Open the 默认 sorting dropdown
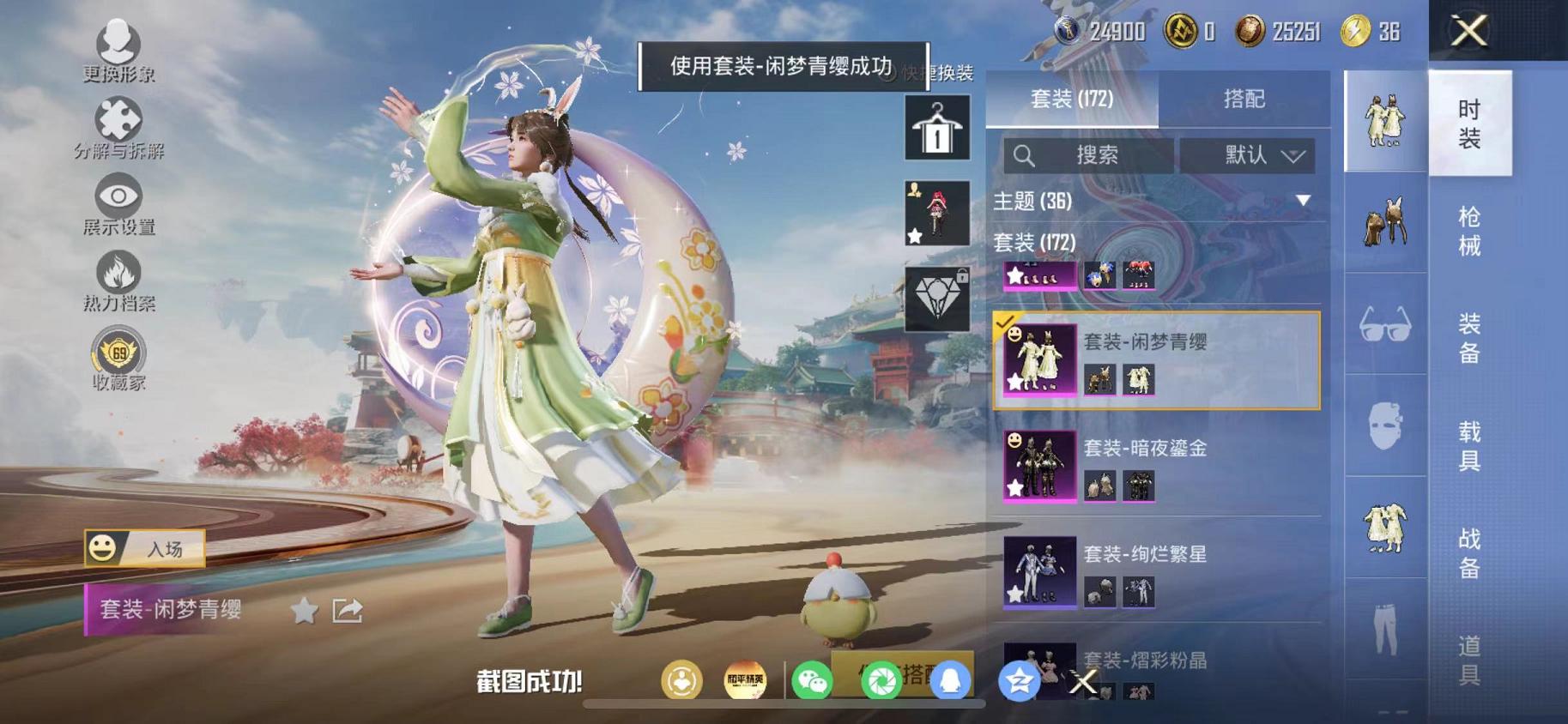The width and height of the screenshot is (1568, 724). 1250,156
